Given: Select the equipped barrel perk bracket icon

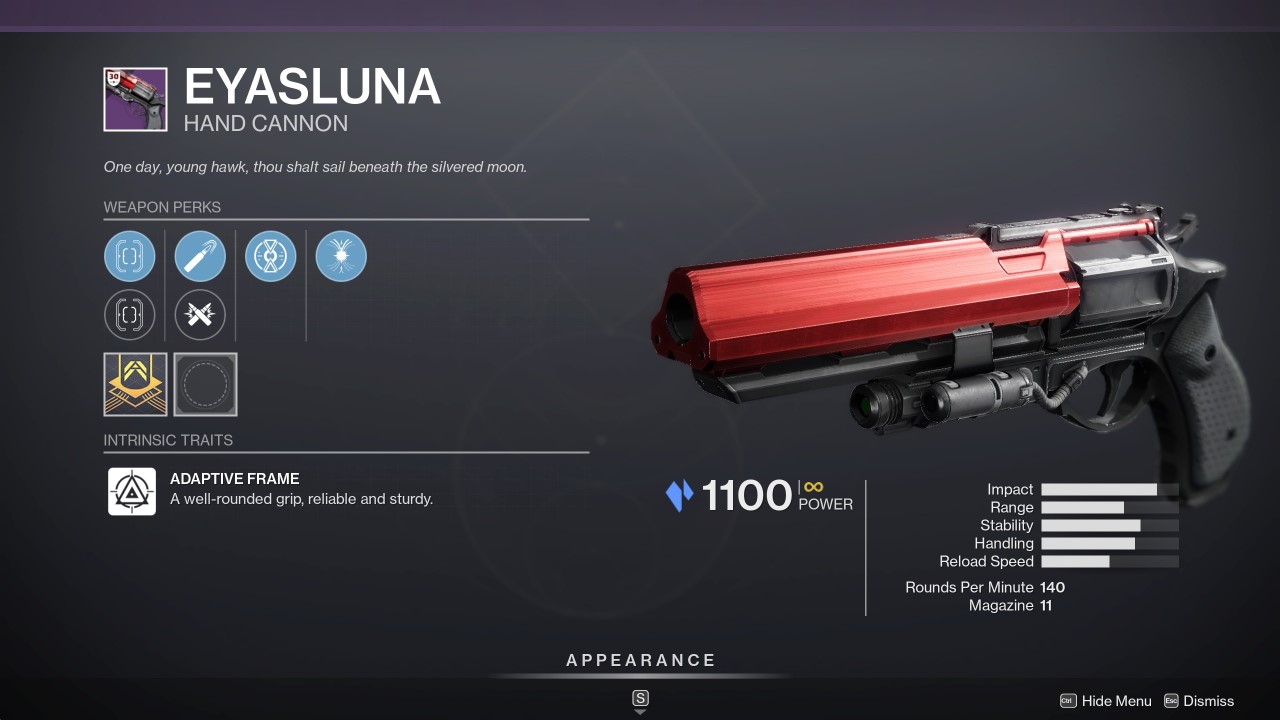Looking at the screenshot, I should pos(130,256).
